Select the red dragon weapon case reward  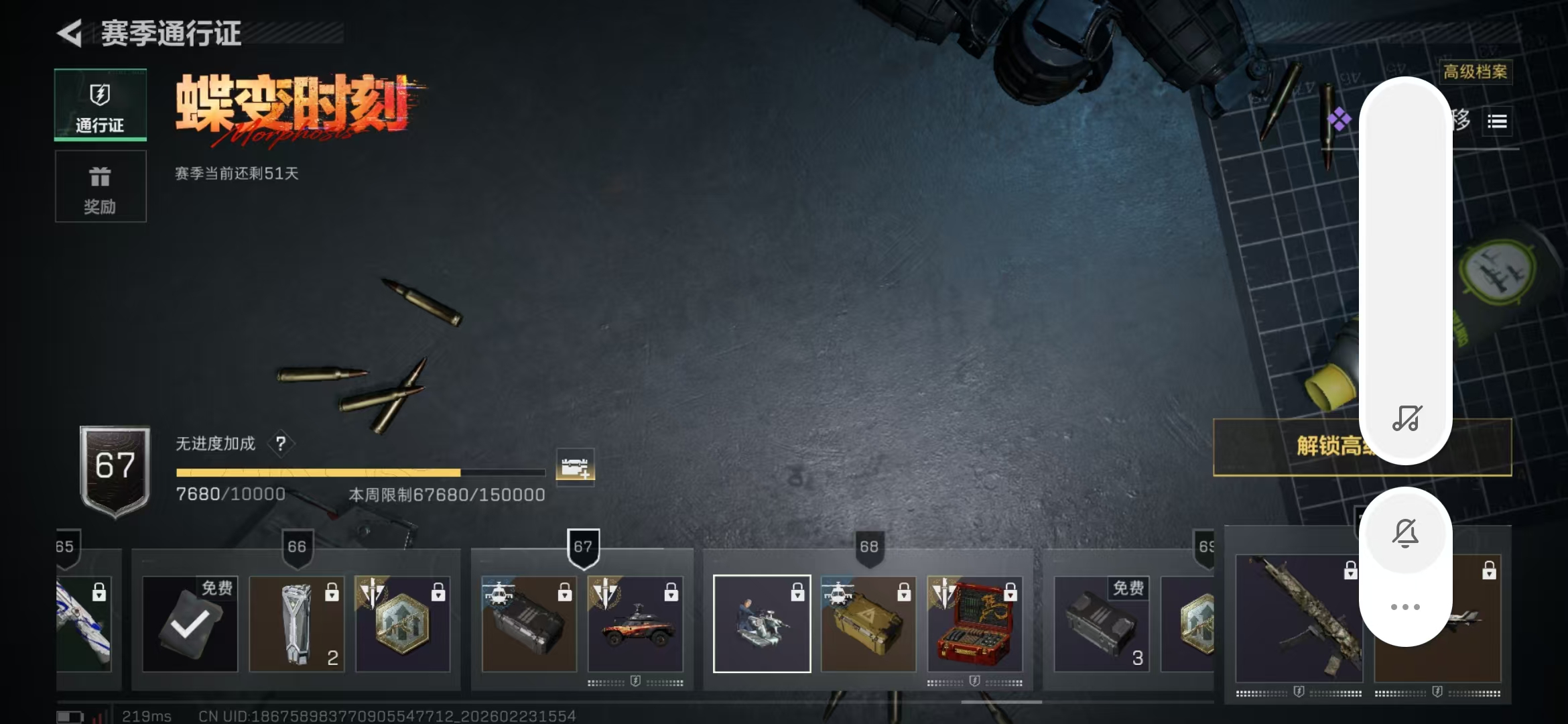coord(975,624)
